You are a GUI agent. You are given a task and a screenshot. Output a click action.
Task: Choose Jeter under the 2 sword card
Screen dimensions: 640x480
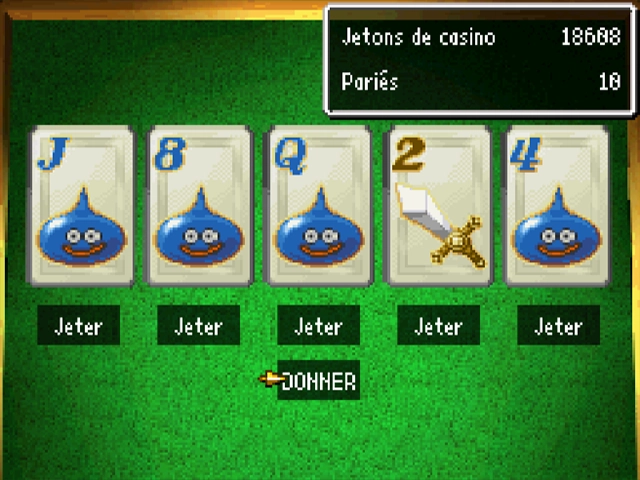438,326
